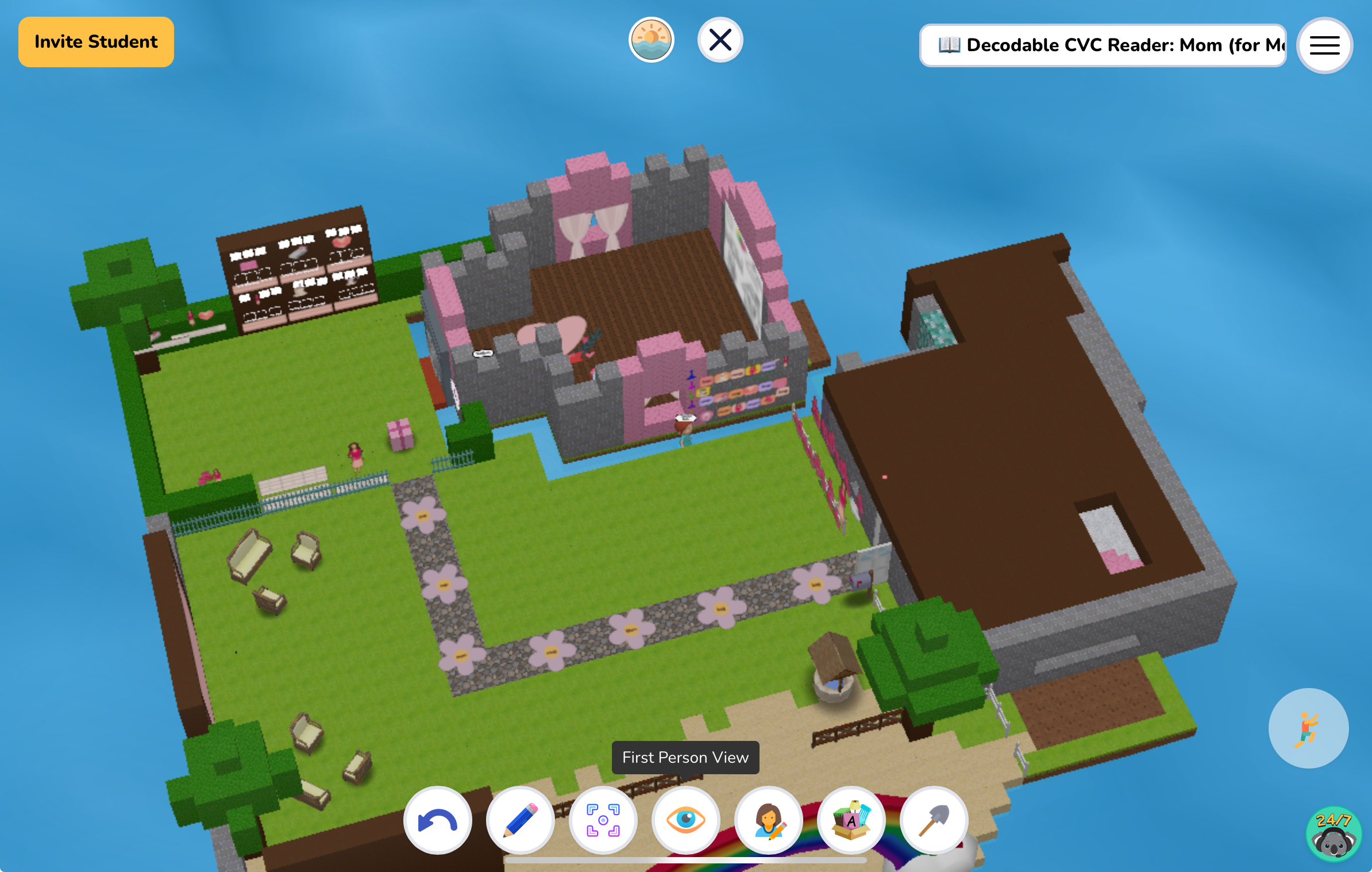1372x872 pixels.
Task: Select the Undo tool
Action: [x=438, y=820]
